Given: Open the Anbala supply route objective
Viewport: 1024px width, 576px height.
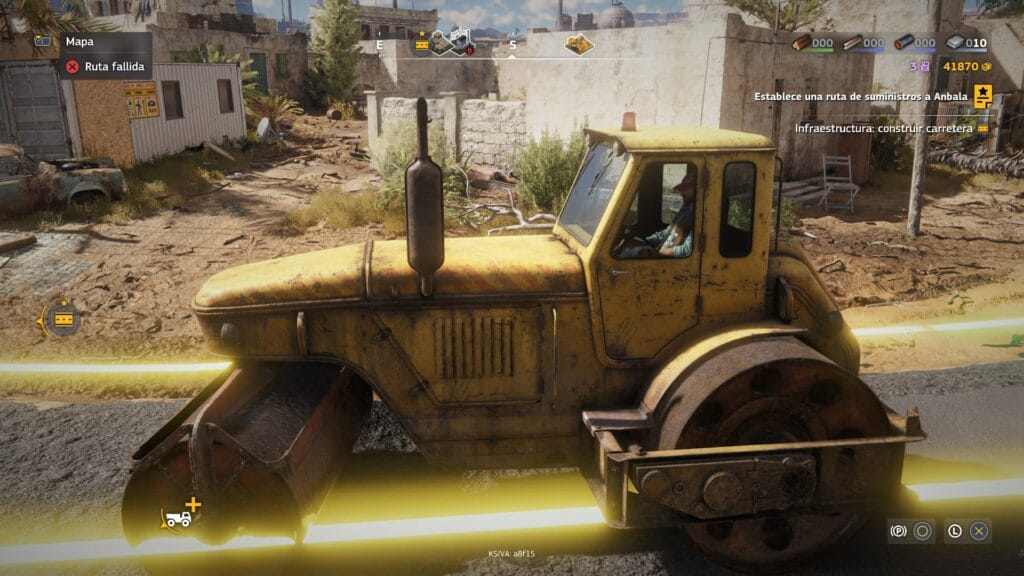Looking at the screenshot, I should (x=869, y=96).
